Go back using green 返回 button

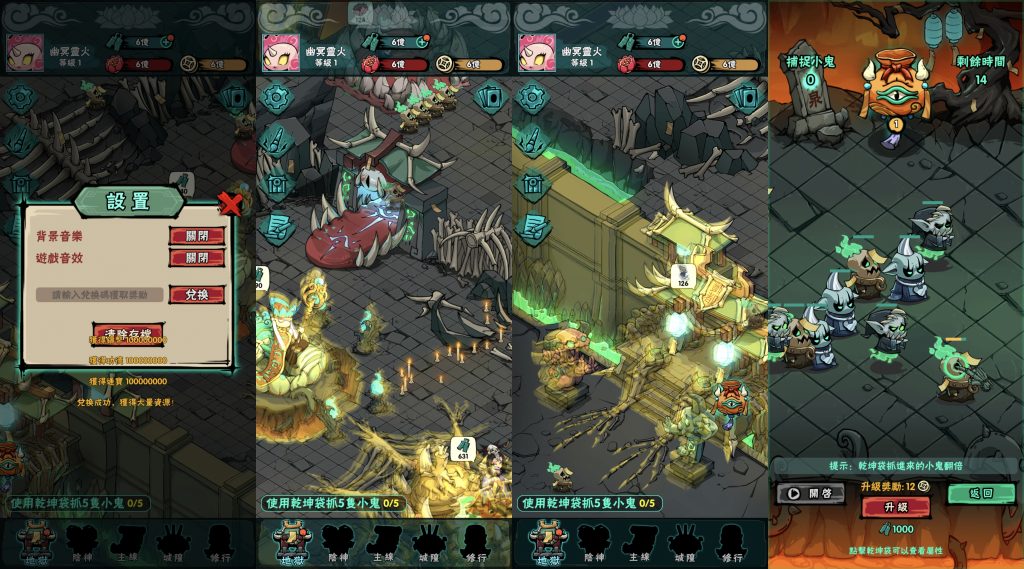(x=981, y=493)
